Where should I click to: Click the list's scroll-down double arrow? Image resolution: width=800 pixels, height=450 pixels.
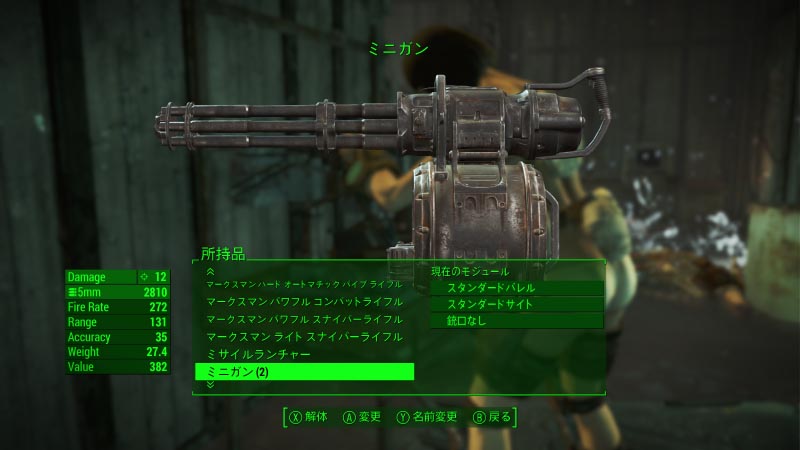point(210,385)
